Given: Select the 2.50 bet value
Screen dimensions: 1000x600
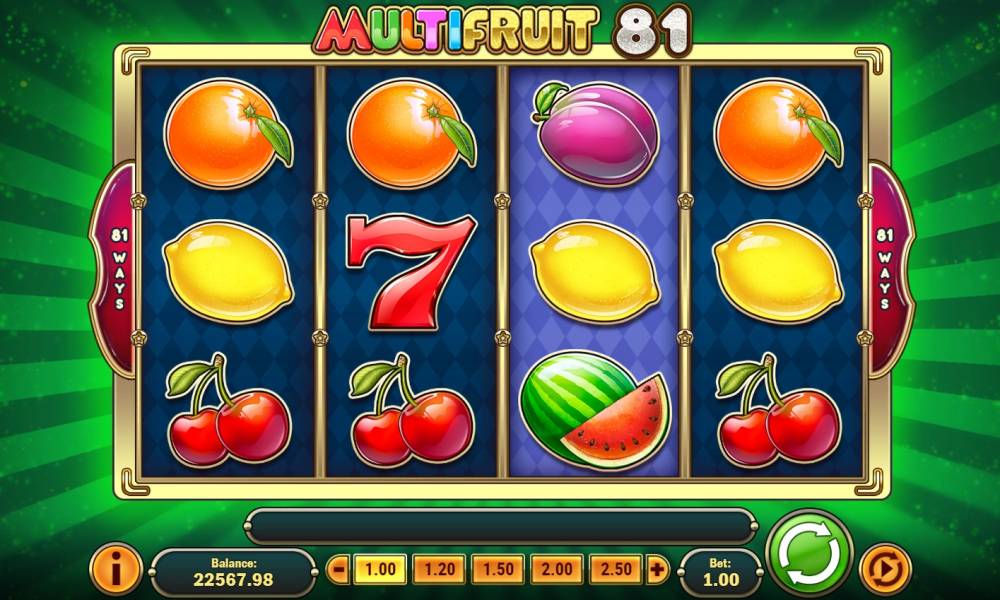Looking at the screenshot, I should (x=616, y=571).
